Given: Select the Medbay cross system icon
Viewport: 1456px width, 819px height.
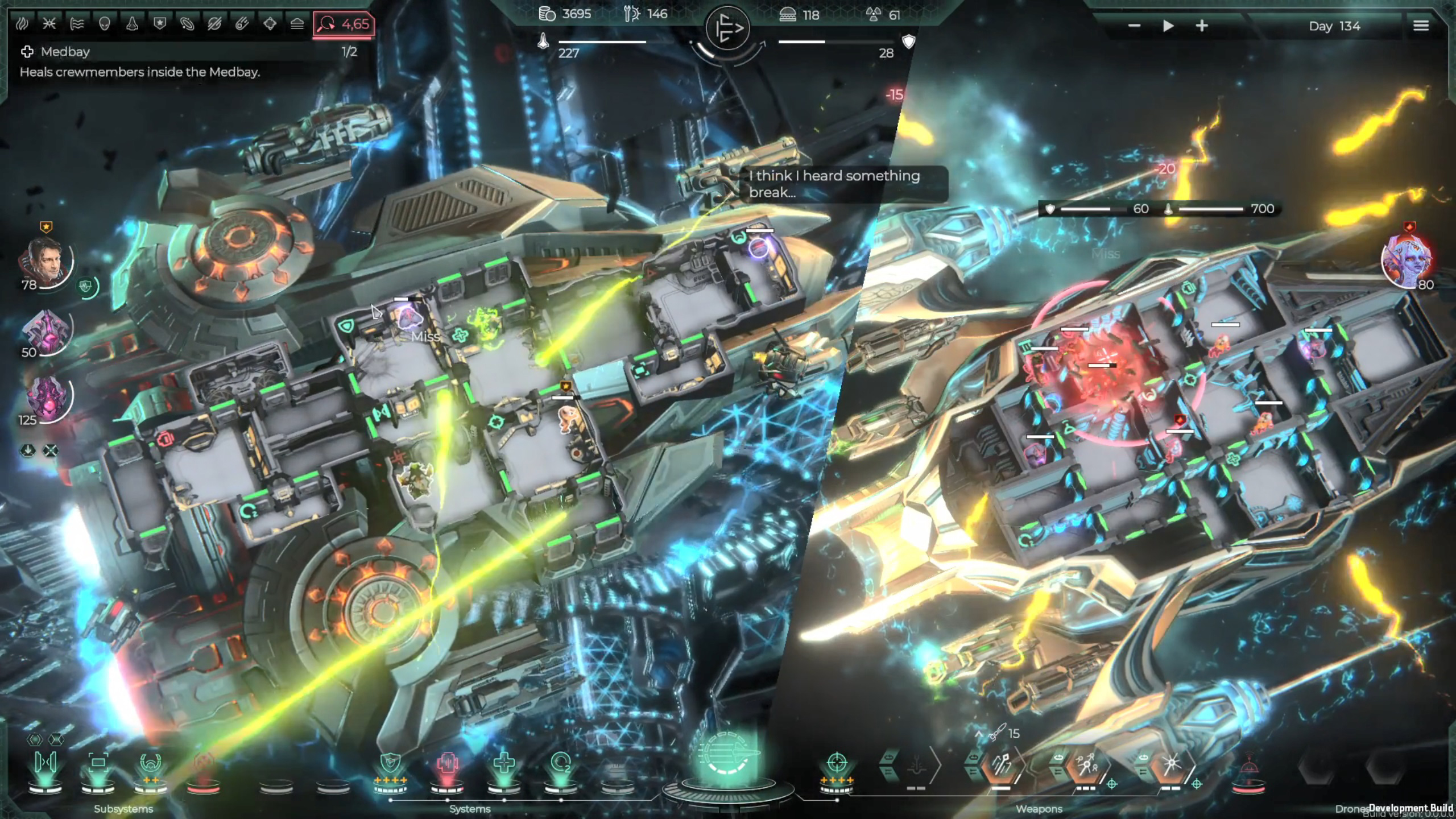Looking at the screenshot, I should (503, 763).
